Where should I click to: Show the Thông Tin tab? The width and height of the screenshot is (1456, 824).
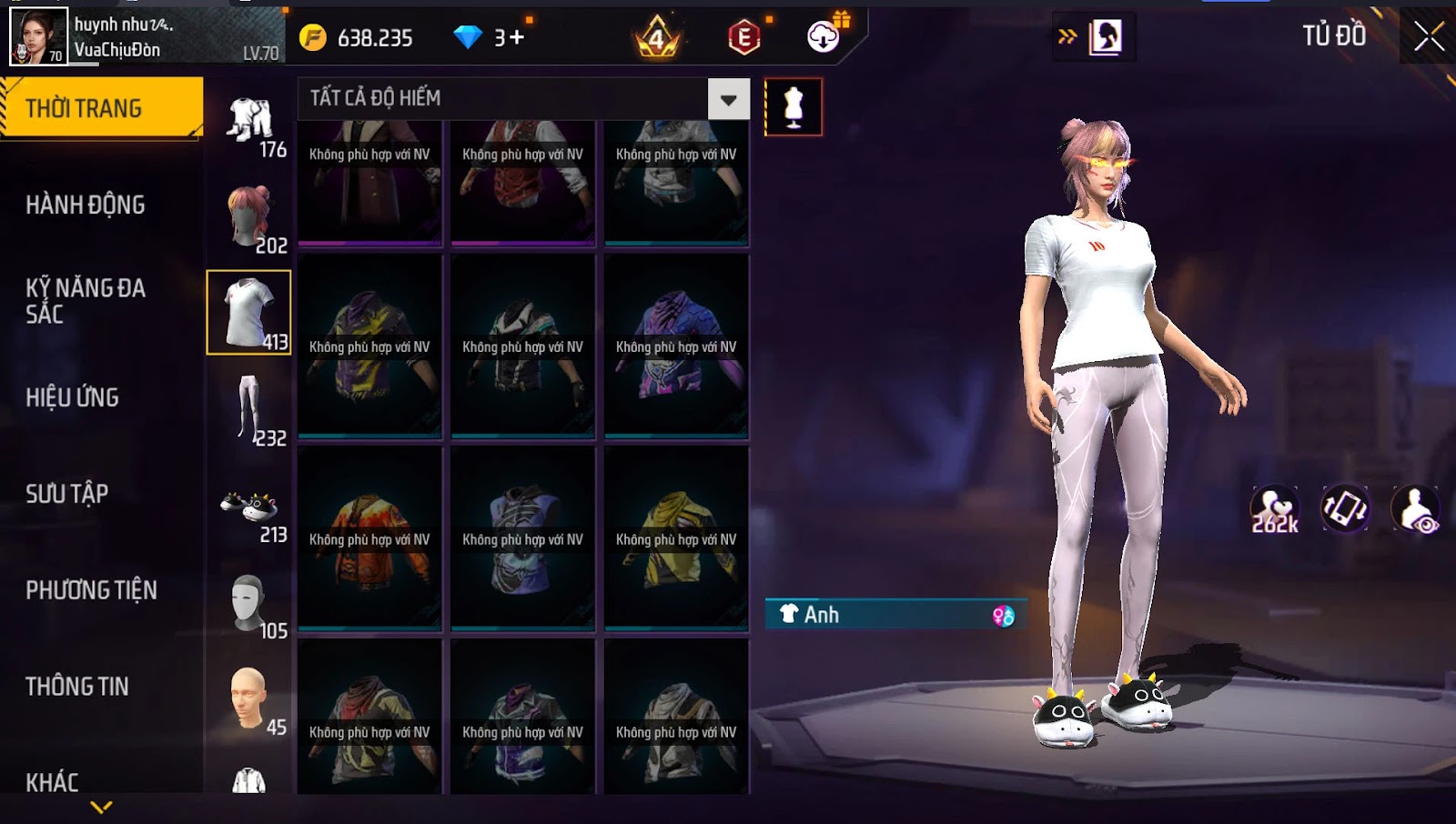(x=77, y=687)
